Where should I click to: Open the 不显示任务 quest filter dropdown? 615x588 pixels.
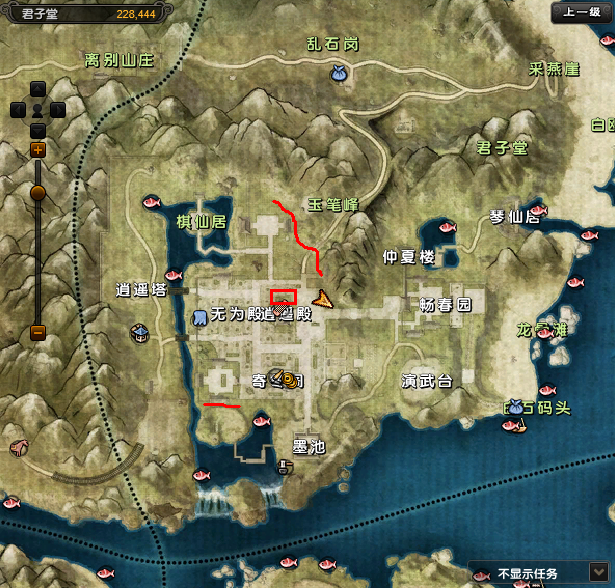[x=599, y=574]
